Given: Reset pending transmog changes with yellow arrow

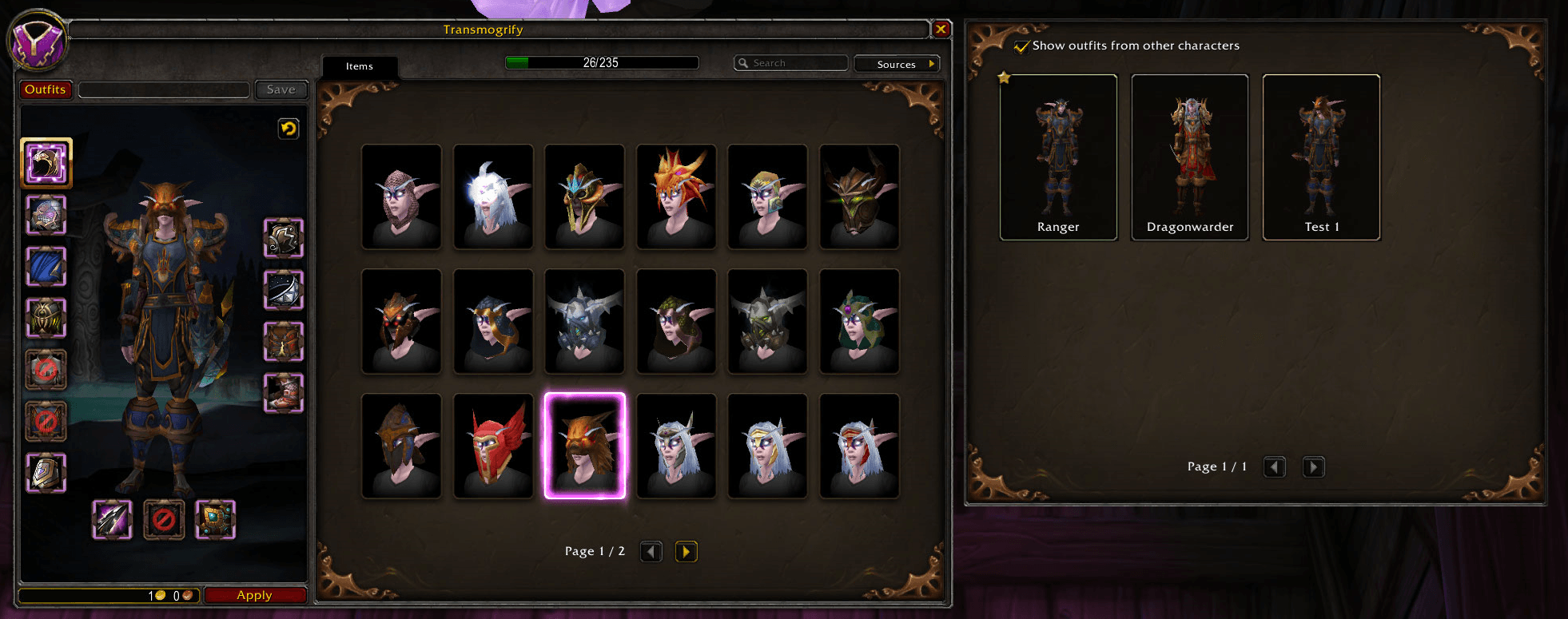Looking at the screenshot, I should click(289, 128).
